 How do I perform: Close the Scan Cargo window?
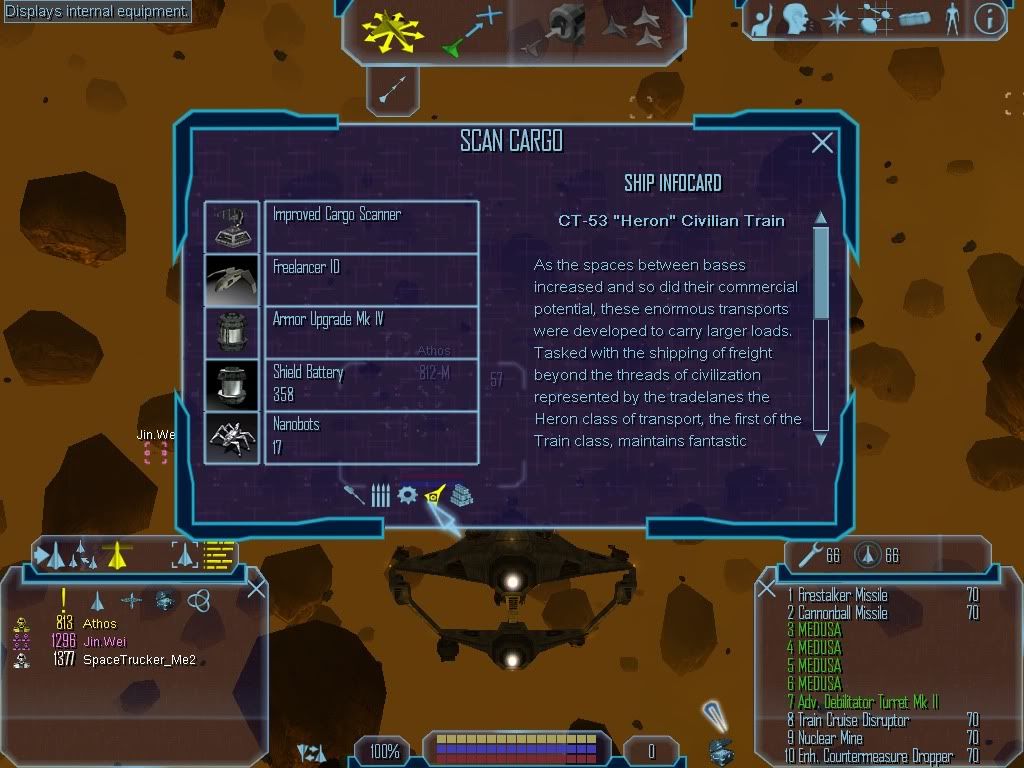[822, 143]
